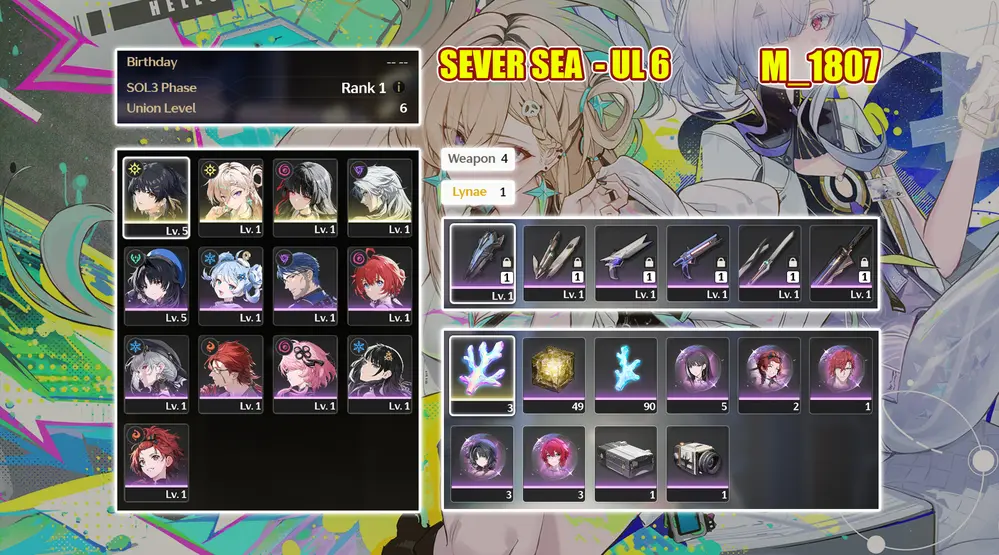Image resolution: width=999 pixels, height=555 pixels.
Task: Pick the gray-haired character in black cap
Action: pyautogui.click(x=155, y=373)
